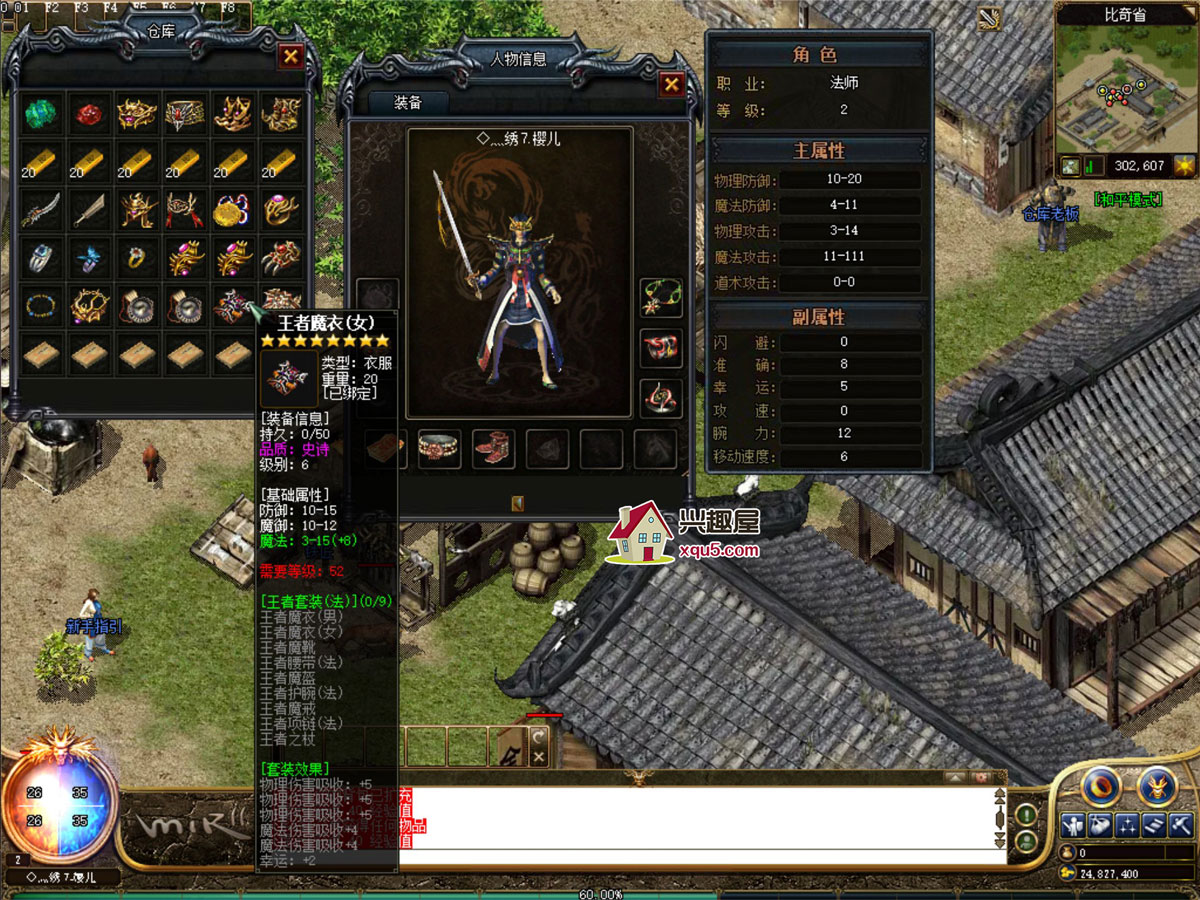Select the green gemstone in the warehouse

click(41, 113)
